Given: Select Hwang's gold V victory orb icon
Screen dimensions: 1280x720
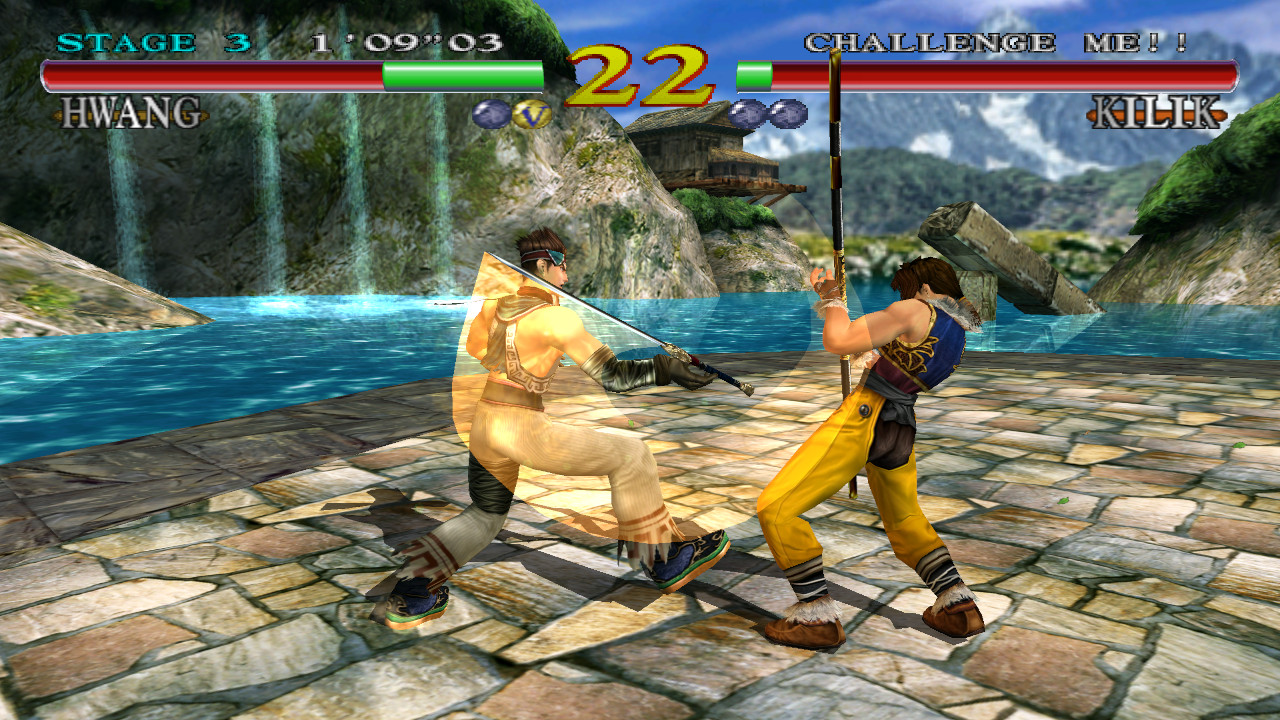Looking at the screenshot, I should click(532, 115).
